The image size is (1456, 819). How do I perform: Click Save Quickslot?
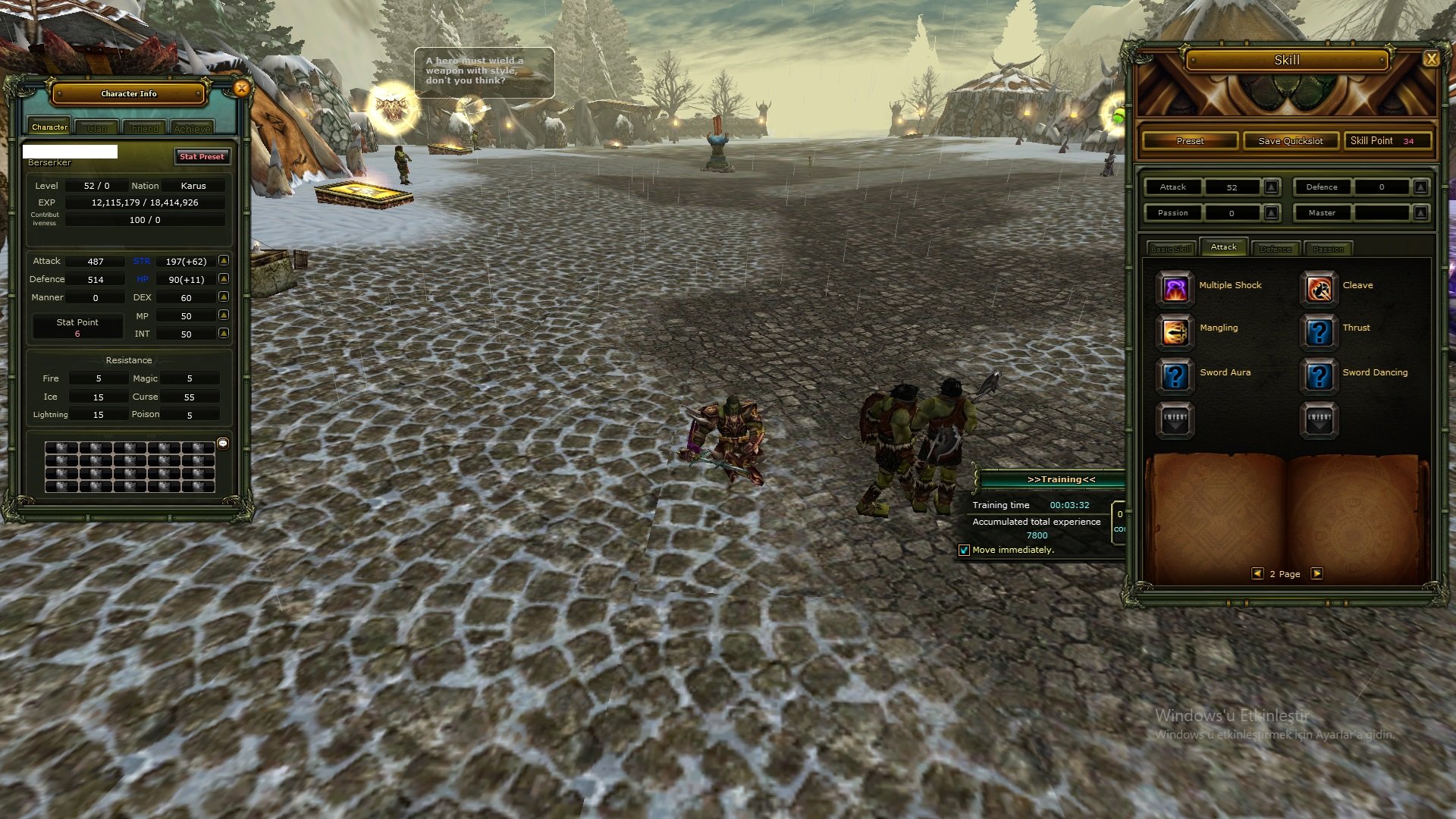click(x=1290, y=141)
